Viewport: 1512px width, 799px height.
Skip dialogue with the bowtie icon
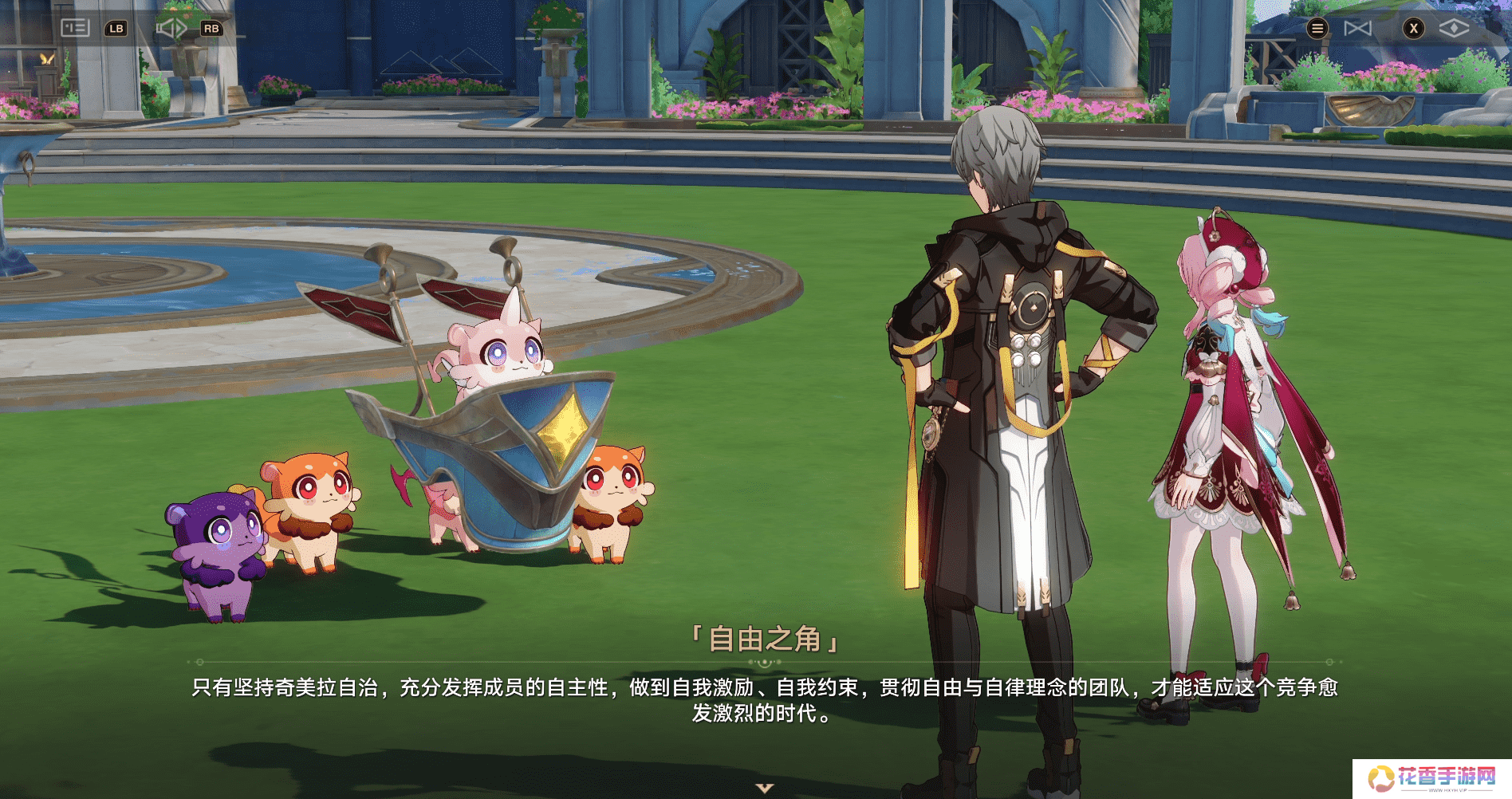pos(1357,29)
